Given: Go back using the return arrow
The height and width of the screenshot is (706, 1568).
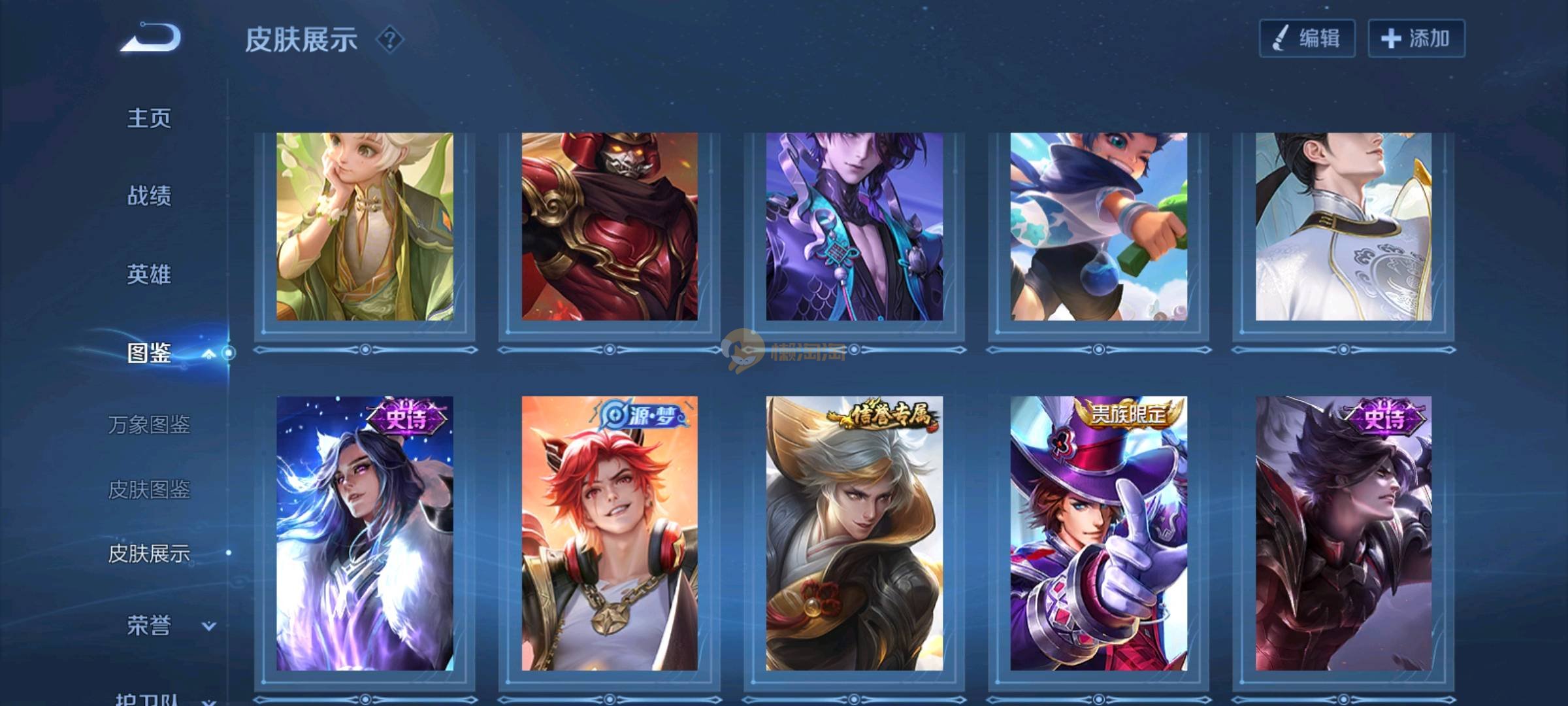Looking at the screenshot, I should (x=151, y=38).
